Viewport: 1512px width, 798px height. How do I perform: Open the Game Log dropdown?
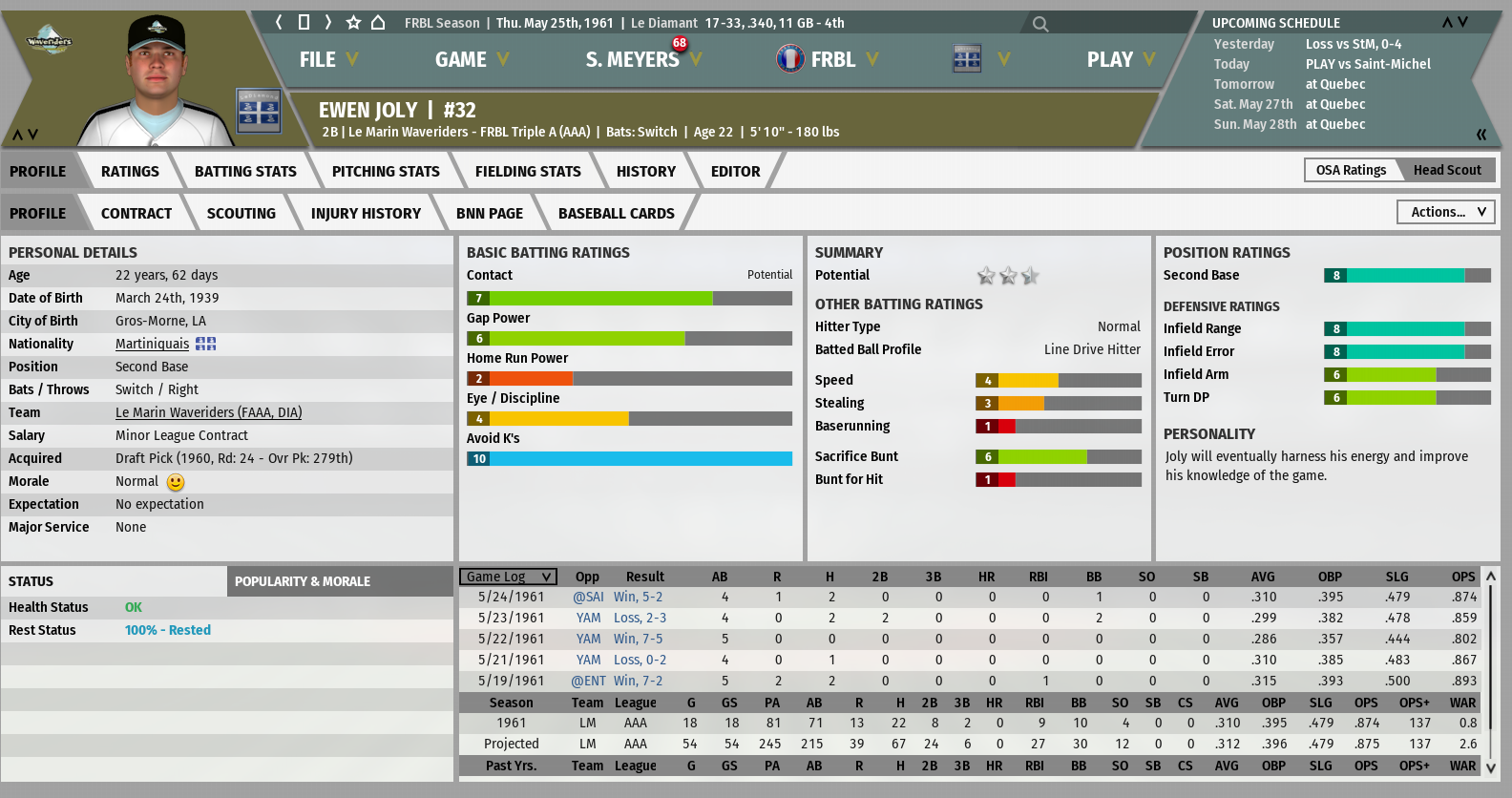pyautogui.click(x=509, y=577)
